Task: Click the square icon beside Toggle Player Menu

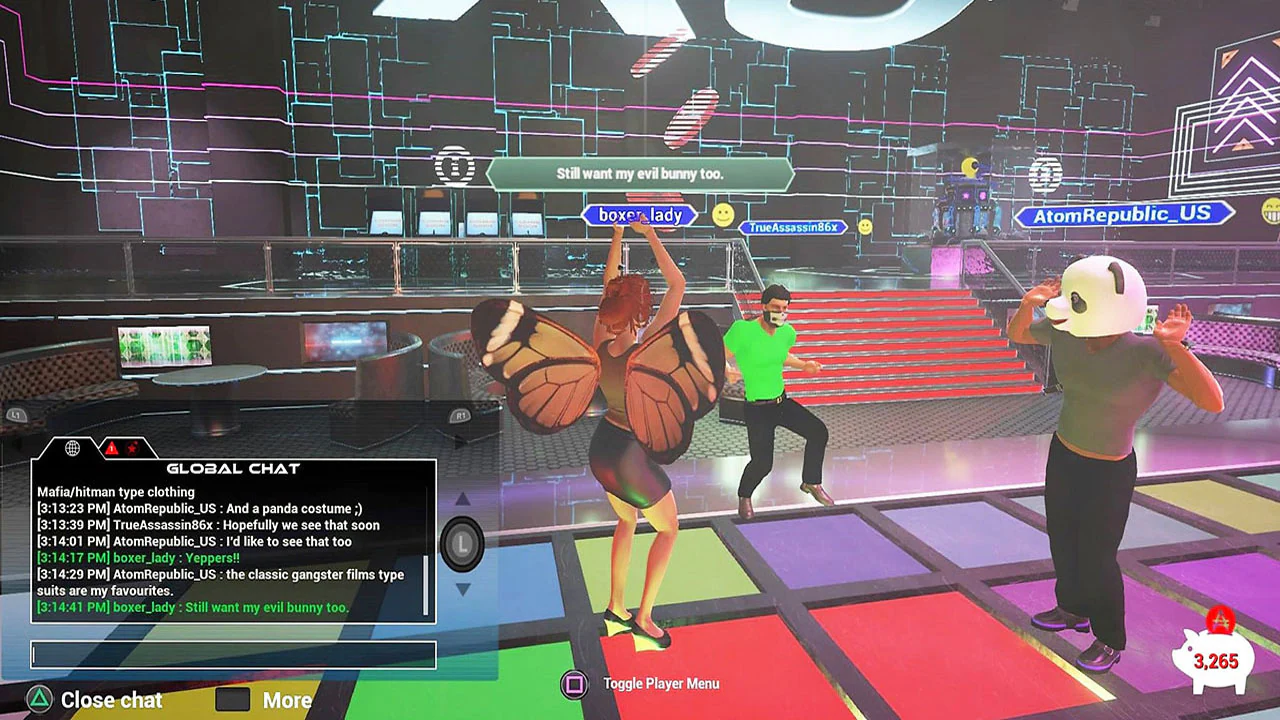Action: (x=574, y=684)
